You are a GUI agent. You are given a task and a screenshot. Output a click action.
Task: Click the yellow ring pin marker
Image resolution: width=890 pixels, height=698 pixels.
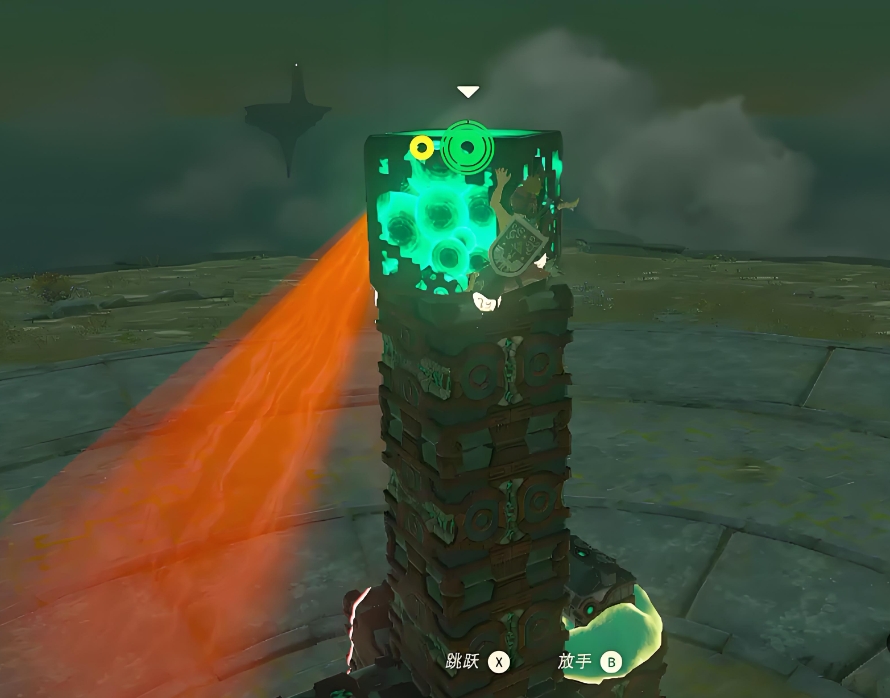tap(422, 149)
